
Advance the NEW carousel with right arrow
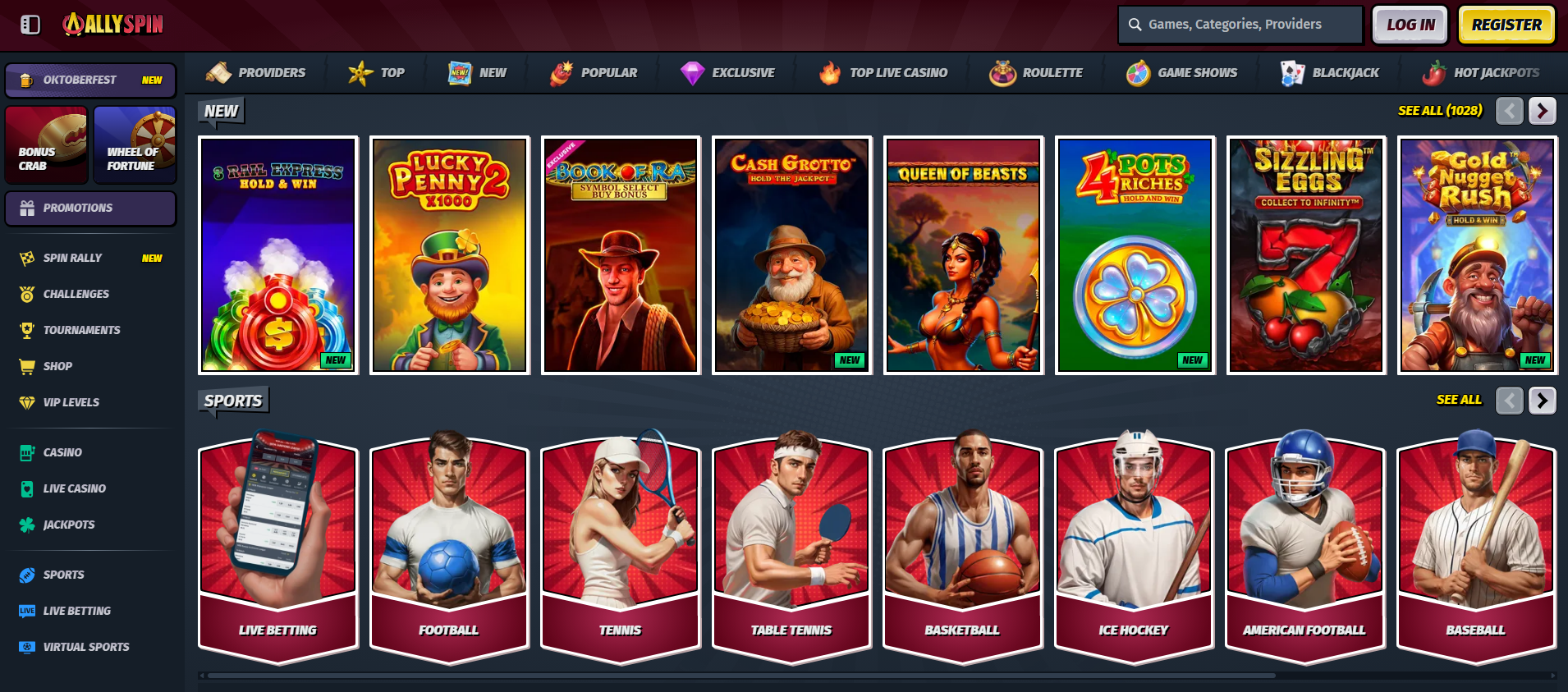pos(1542,110)
